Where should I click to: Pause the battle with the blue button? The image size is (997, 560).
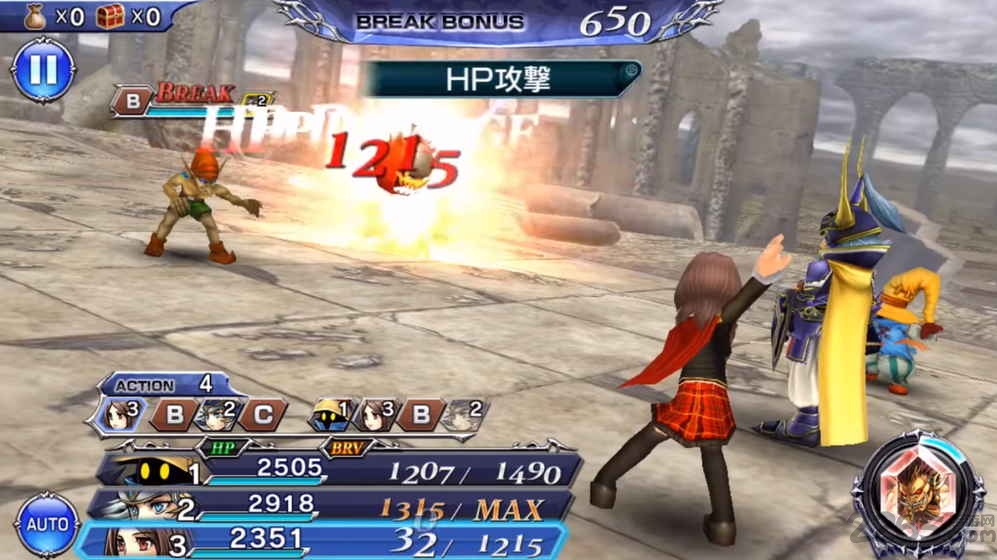pyautogui.click(x=42, y=70)
